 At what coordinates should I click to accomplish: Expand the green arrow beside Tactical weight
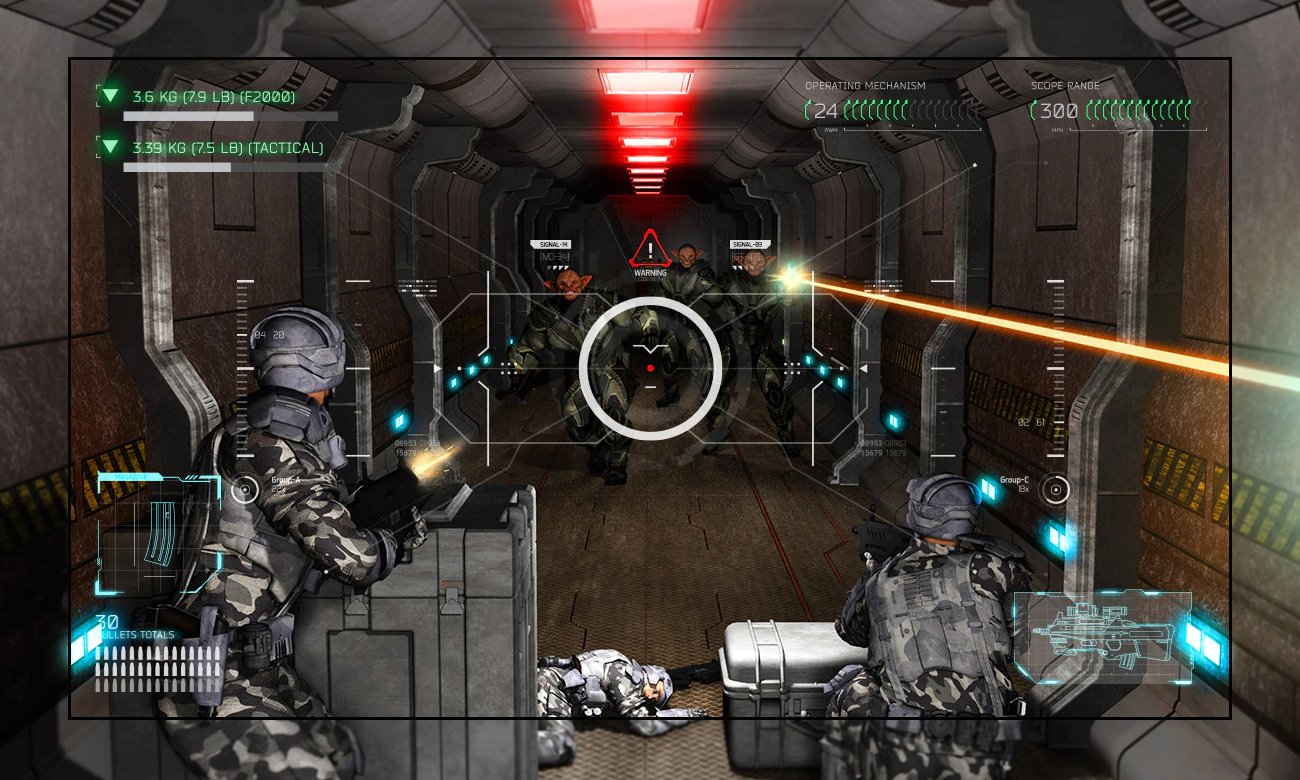tap(110, 148)
